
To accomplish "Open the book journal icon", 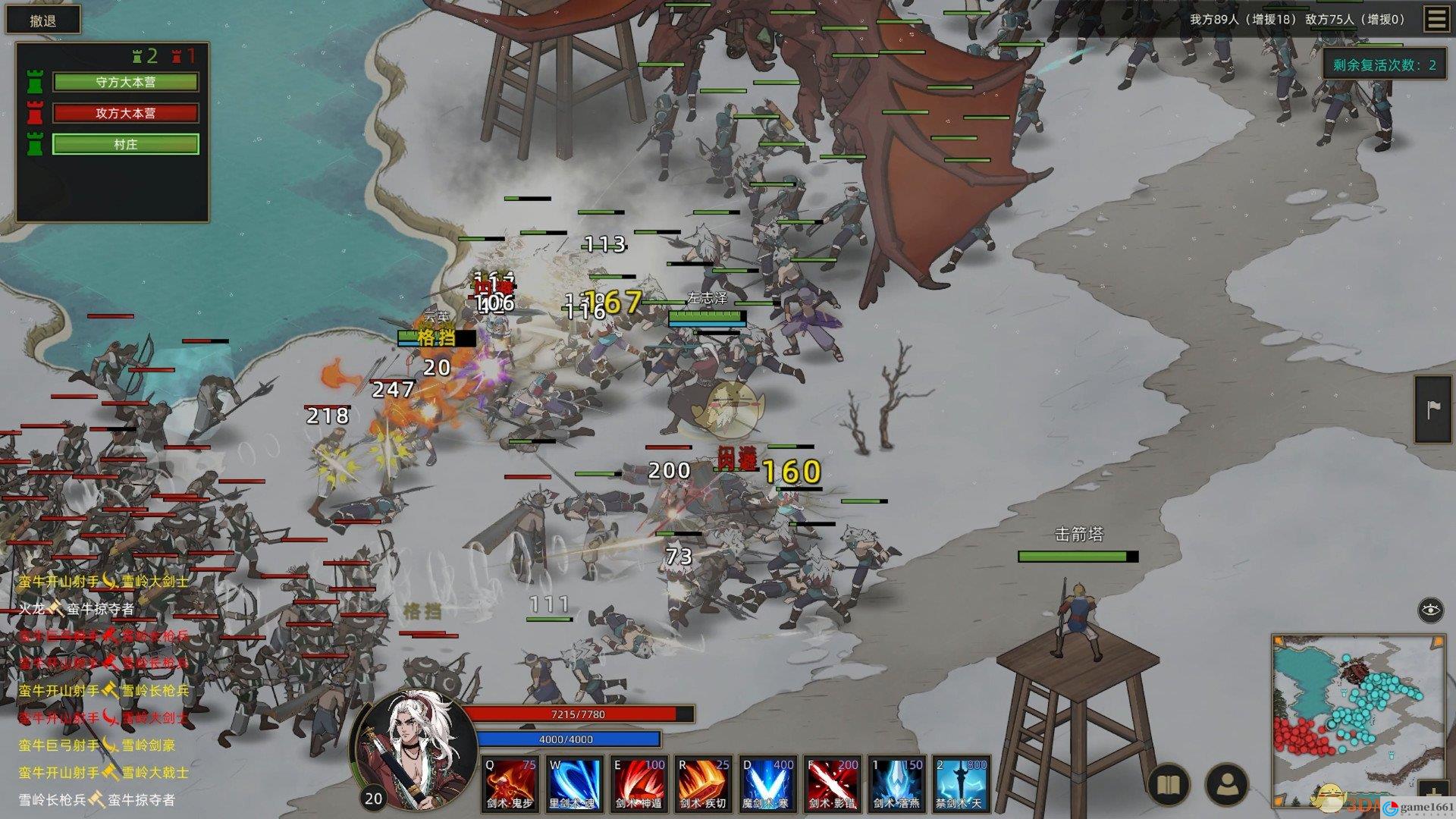I will [1169, 786].
